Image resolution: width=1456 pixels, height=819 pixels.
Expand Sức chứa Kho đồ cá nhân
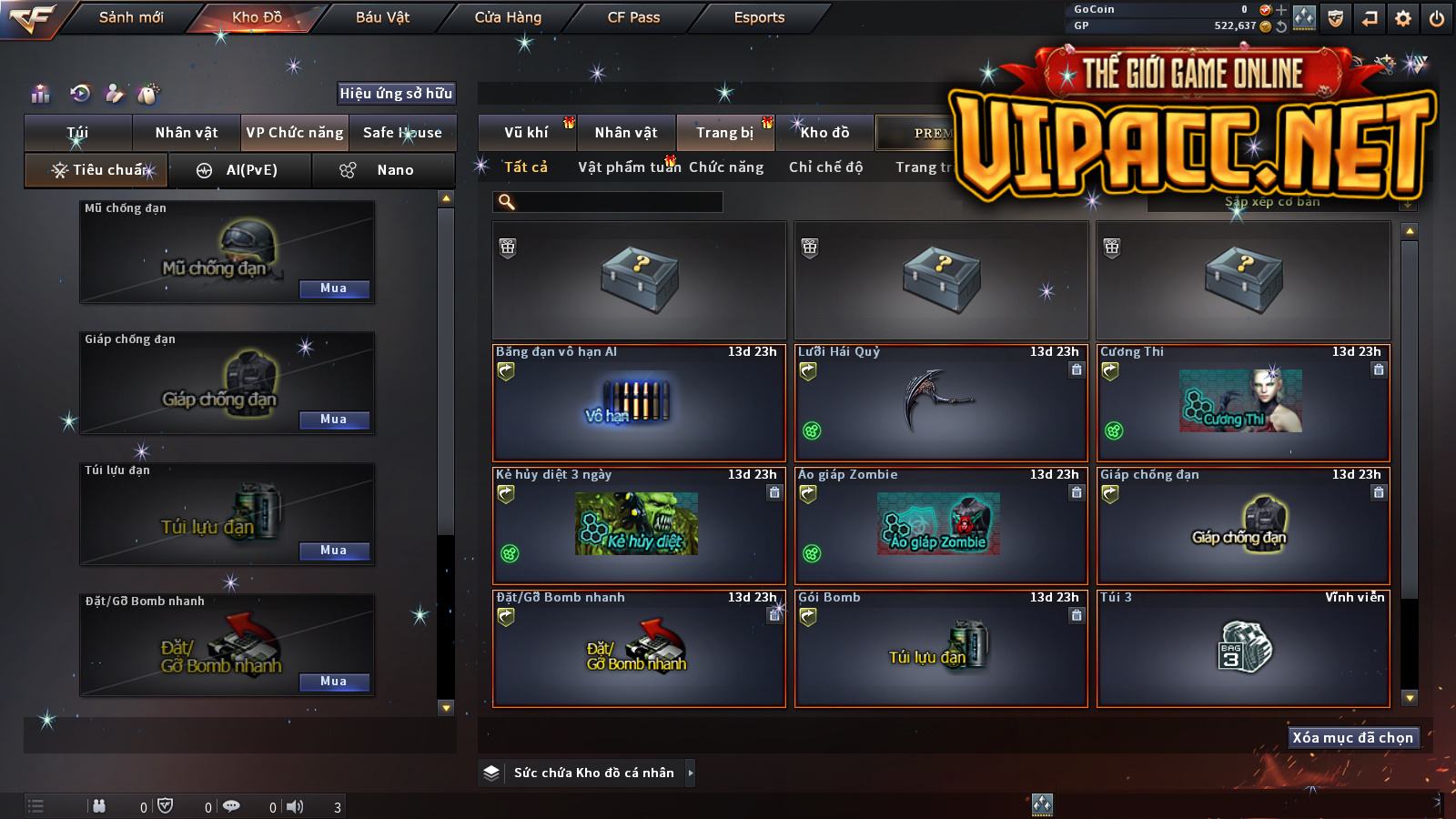point(691,773)
